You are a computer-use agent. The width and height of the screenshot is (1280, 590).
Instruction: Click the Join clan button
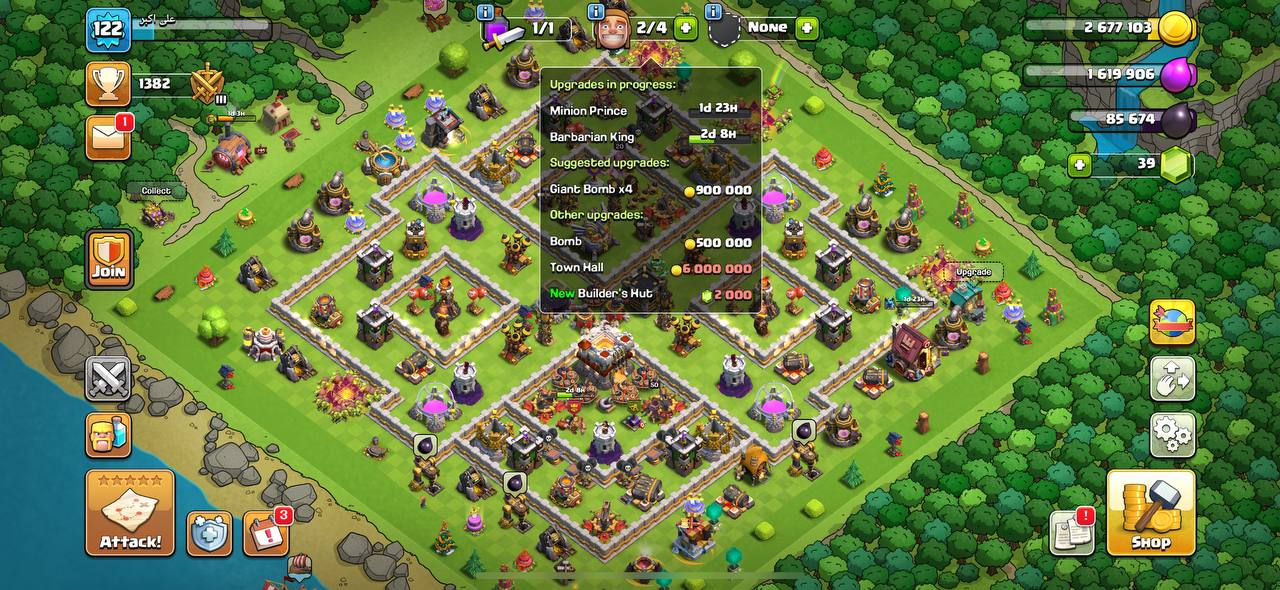108,258
